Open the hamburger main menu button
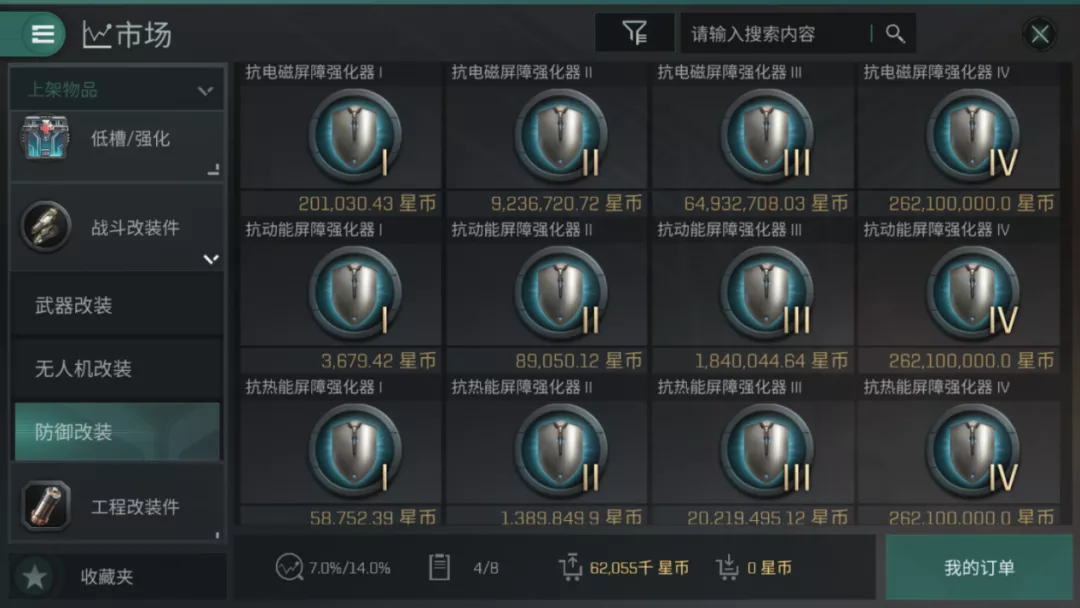1080x608 pixels. (x=42, y=34)
